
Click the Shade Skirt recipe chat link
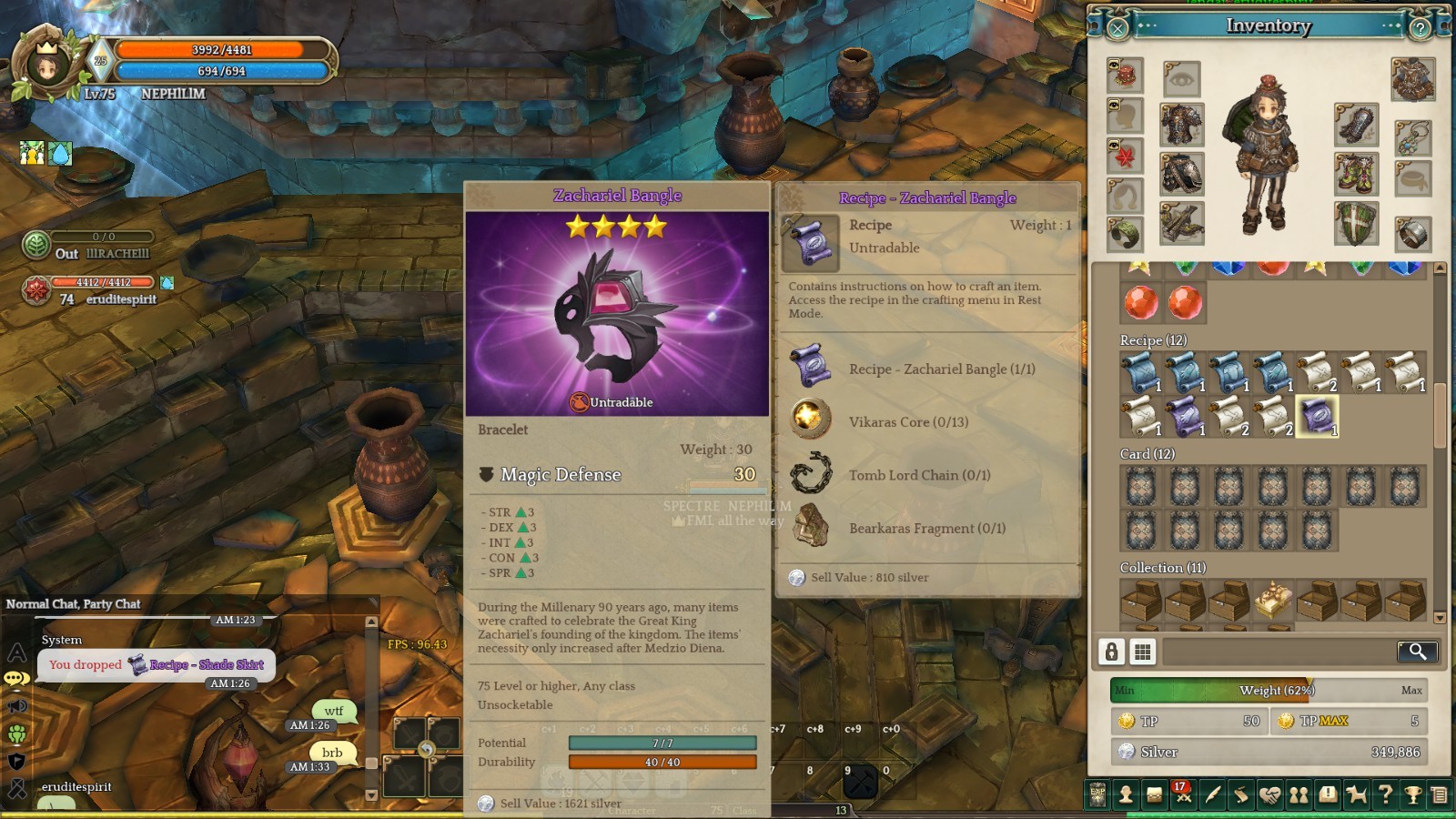click(x=207, y=664)
